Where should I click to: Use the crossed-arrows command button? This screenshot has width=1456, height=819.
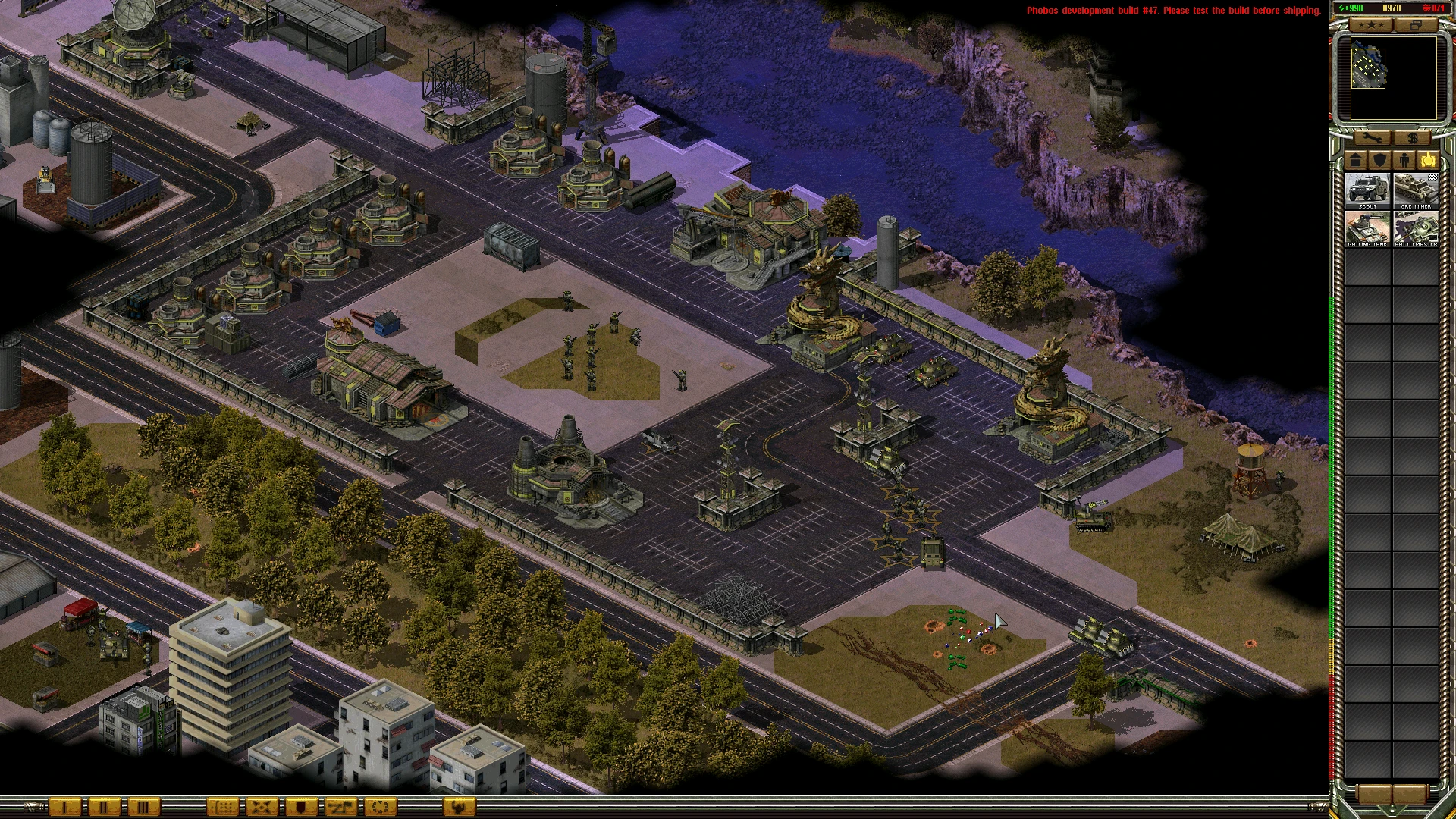coord(262,807)
